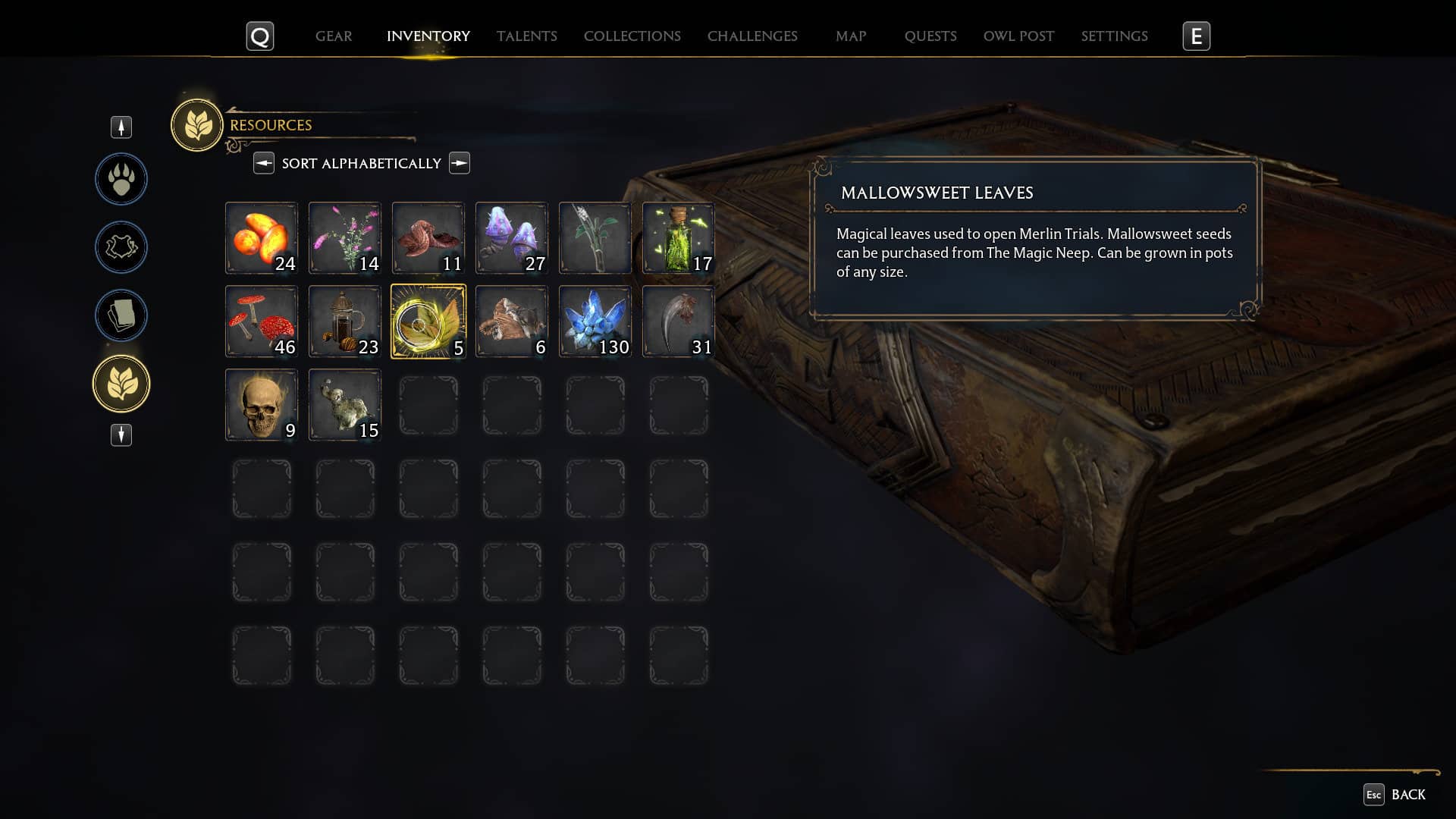Select the skull item slot
The width and height of the screenshot is (1456, 819).
(262, 405)
